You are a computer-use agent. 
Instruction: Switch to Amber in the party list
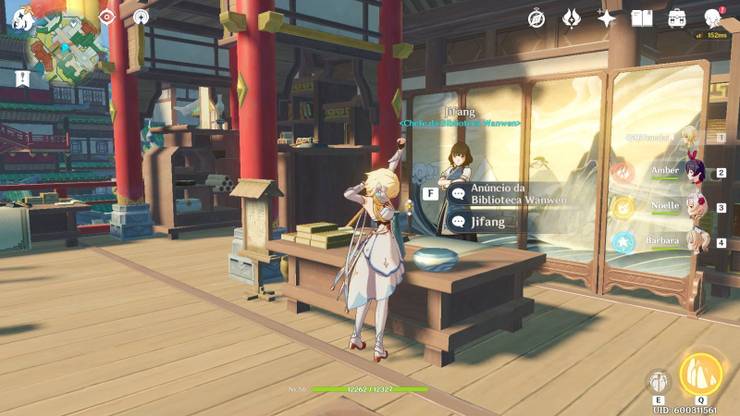689,172
